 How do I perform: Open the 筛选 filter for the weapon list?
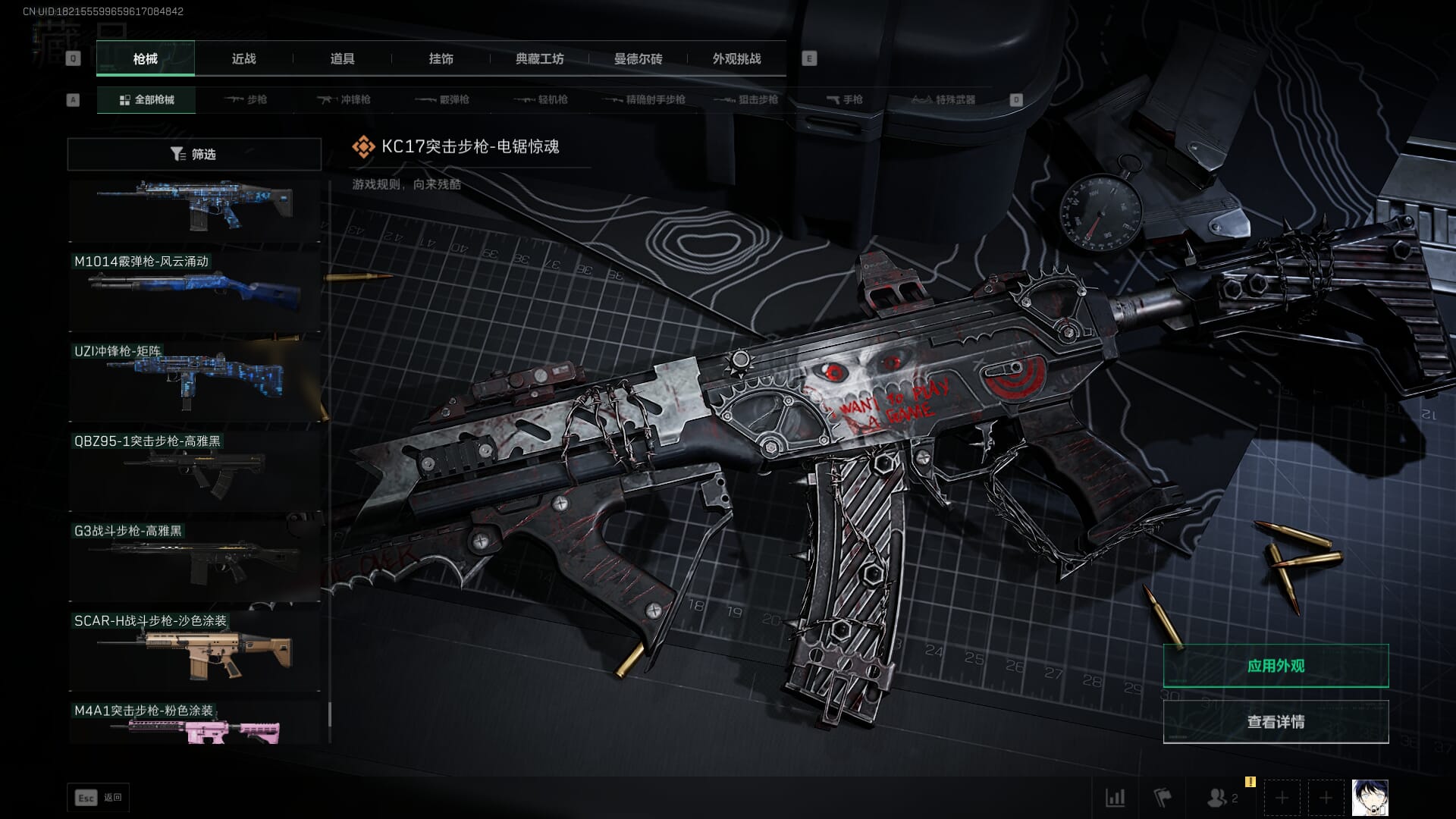[x=194, y=154]
